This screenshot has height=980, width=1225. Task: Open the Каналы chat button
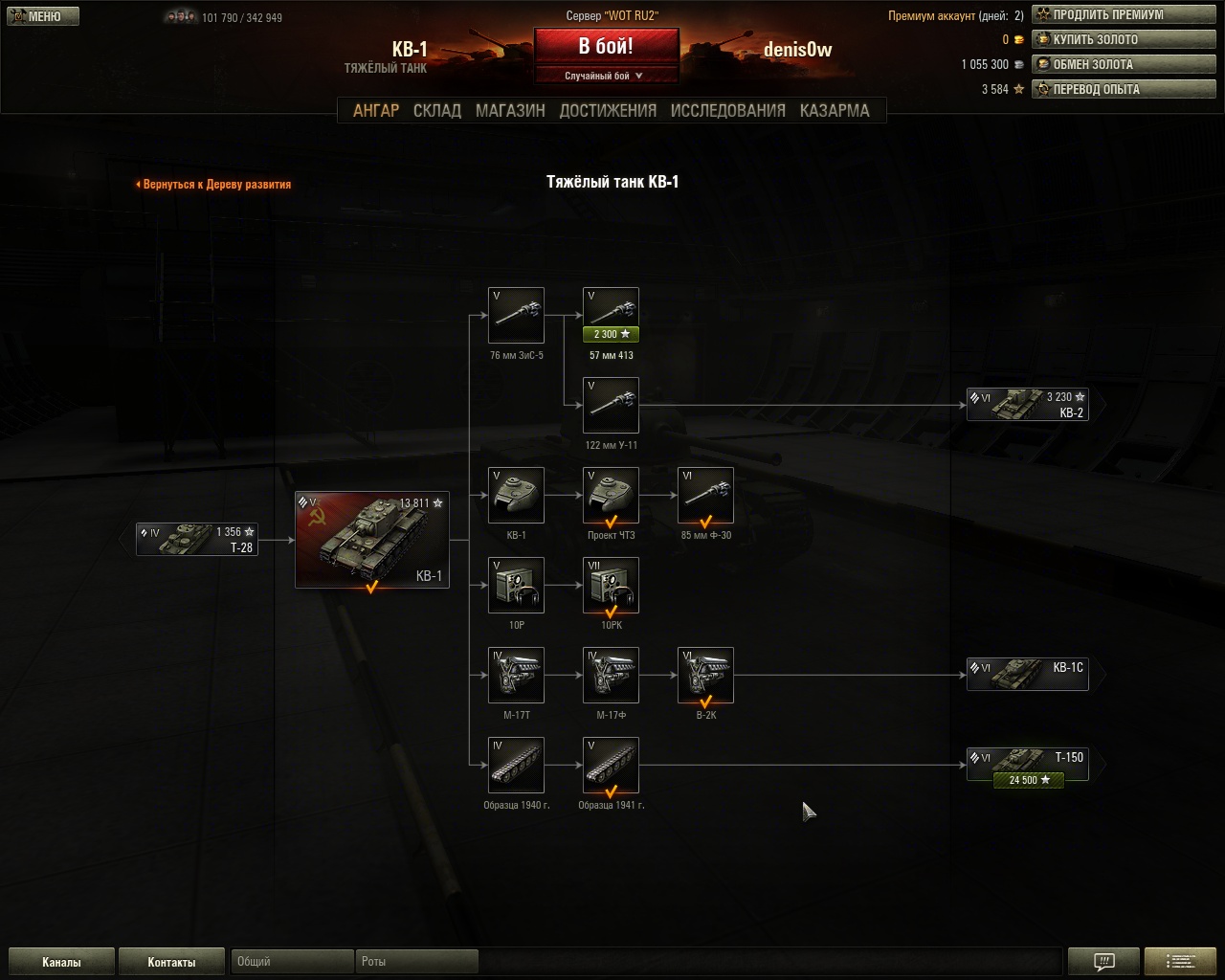(61, 962)
